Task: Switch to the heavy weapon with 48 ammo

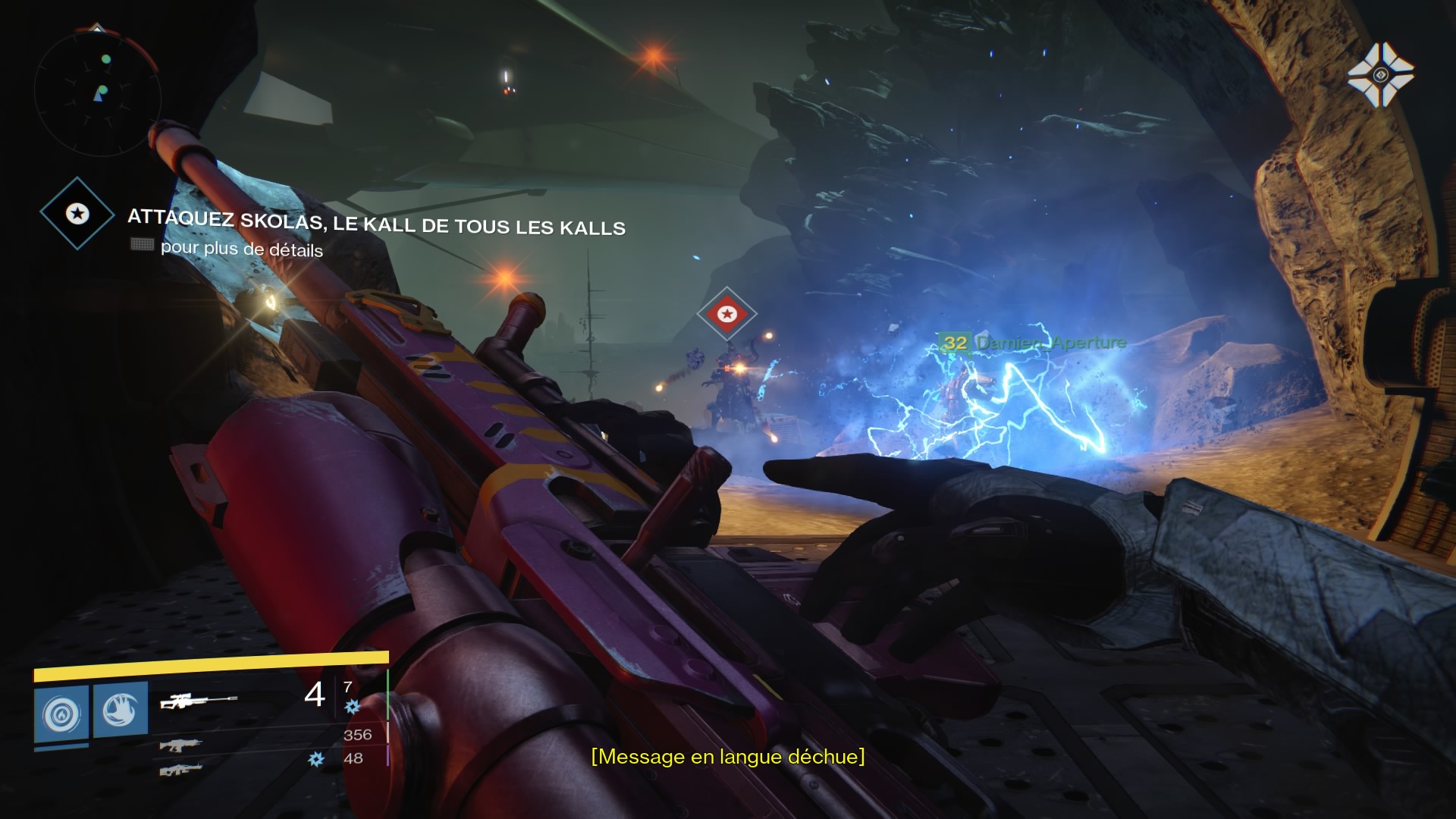Action: (180, 770)
